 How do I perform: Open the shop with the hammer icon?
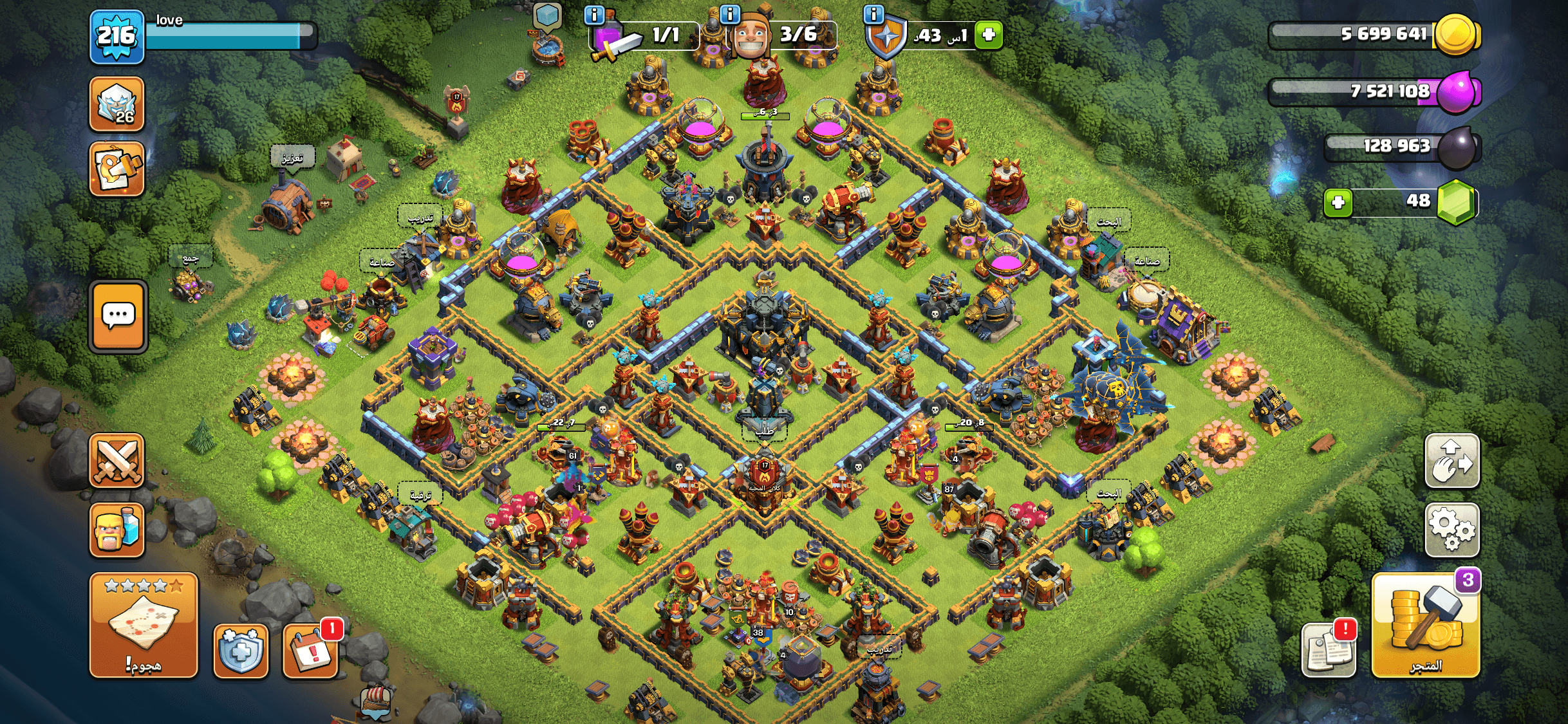click(x=1426, y=624)
